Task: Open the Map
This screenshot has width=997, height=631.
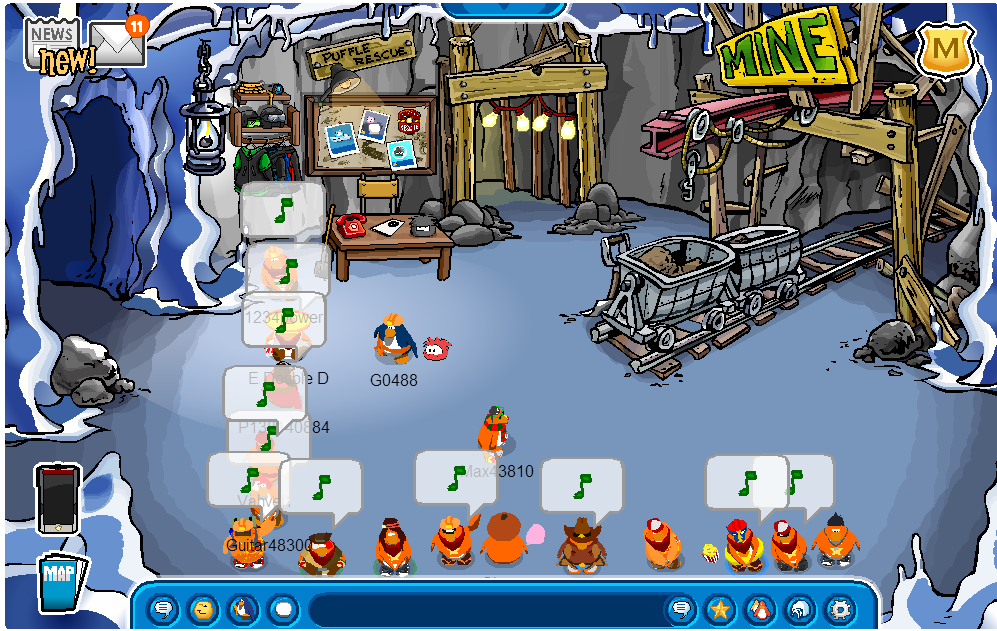Action: (x=59, y=582)
